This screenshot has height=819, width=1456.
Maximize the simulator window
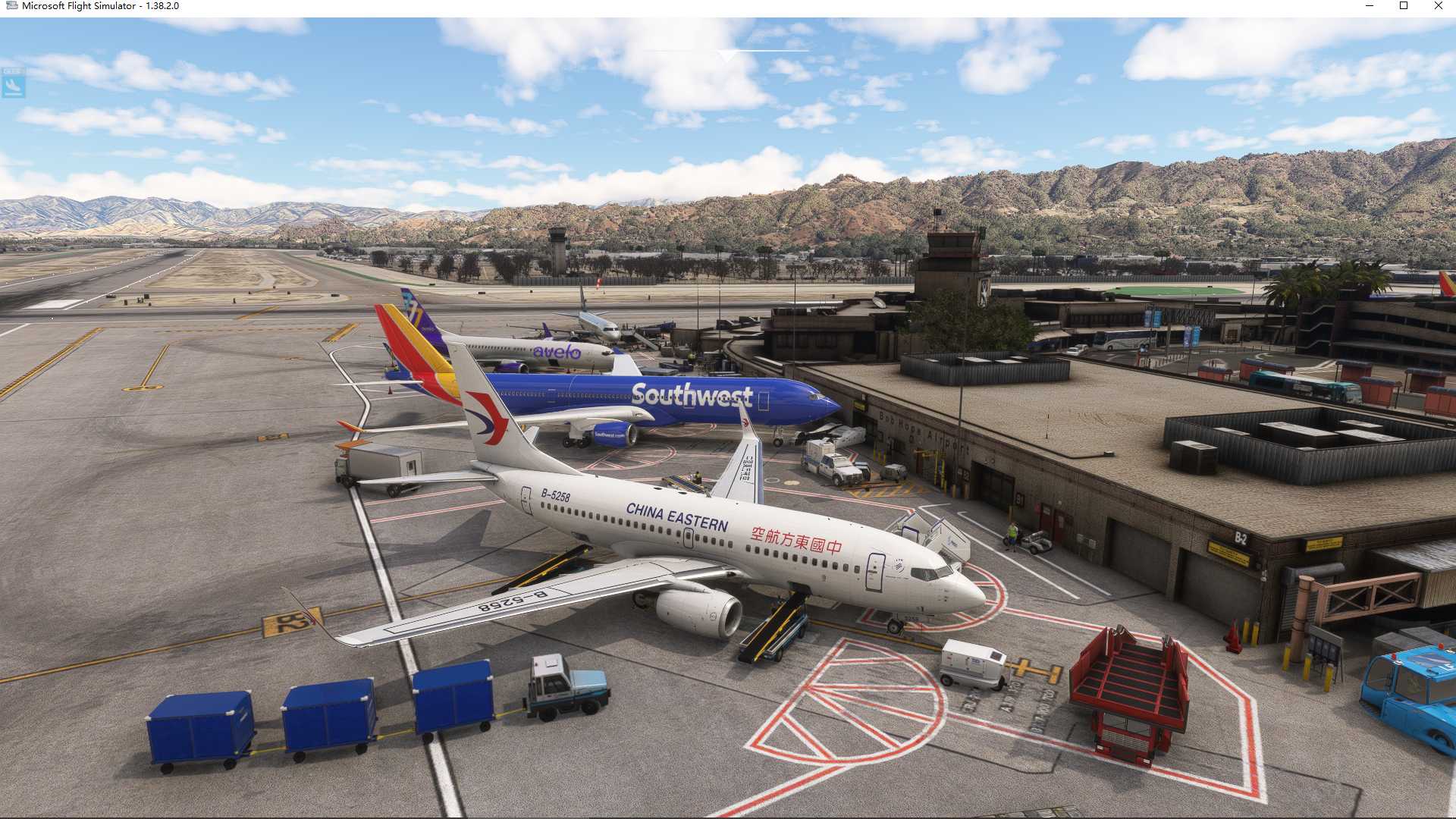(x=1404, y=6)
